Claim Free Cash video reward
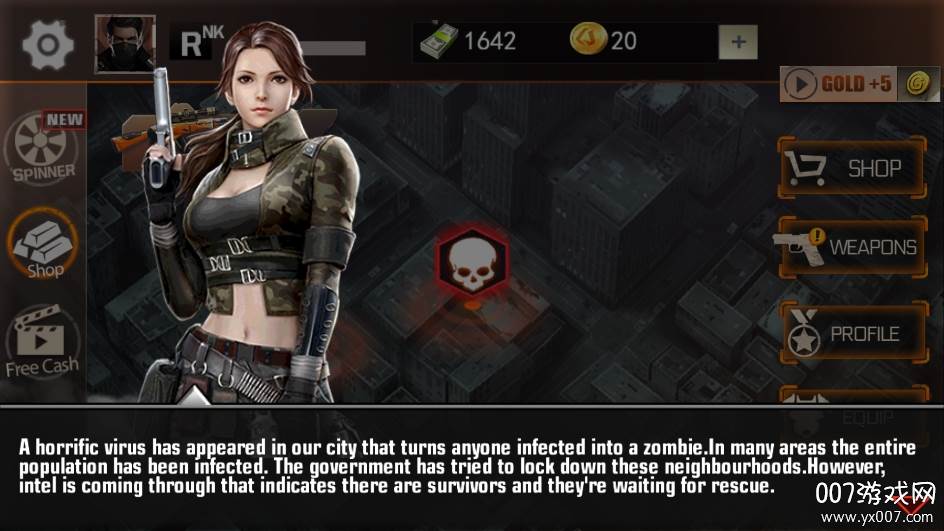 pyautogui.click(x=42, y=342)
